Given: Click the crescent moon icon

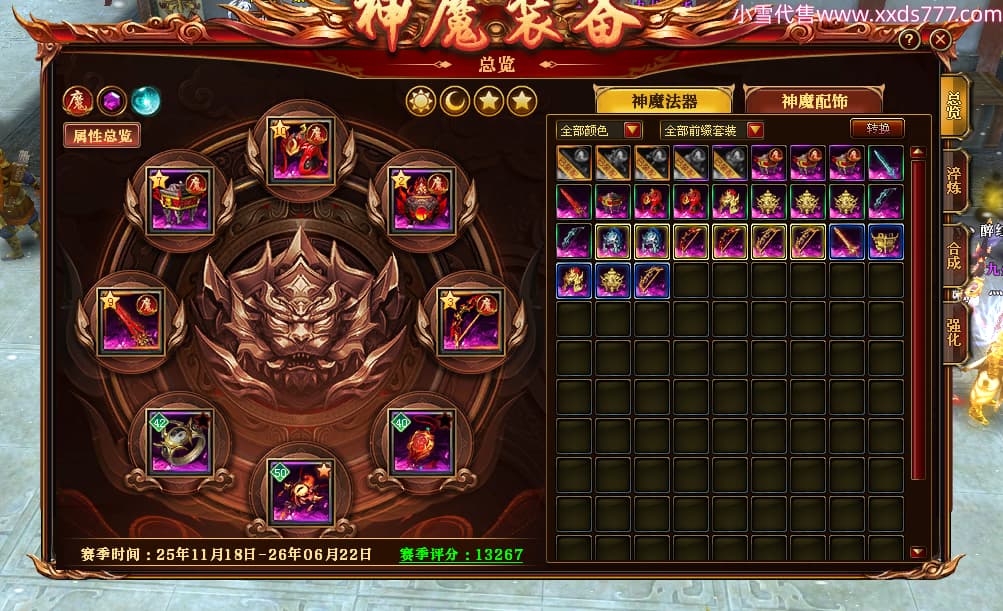Looking at the screenshot, I should tap(455, 101).
